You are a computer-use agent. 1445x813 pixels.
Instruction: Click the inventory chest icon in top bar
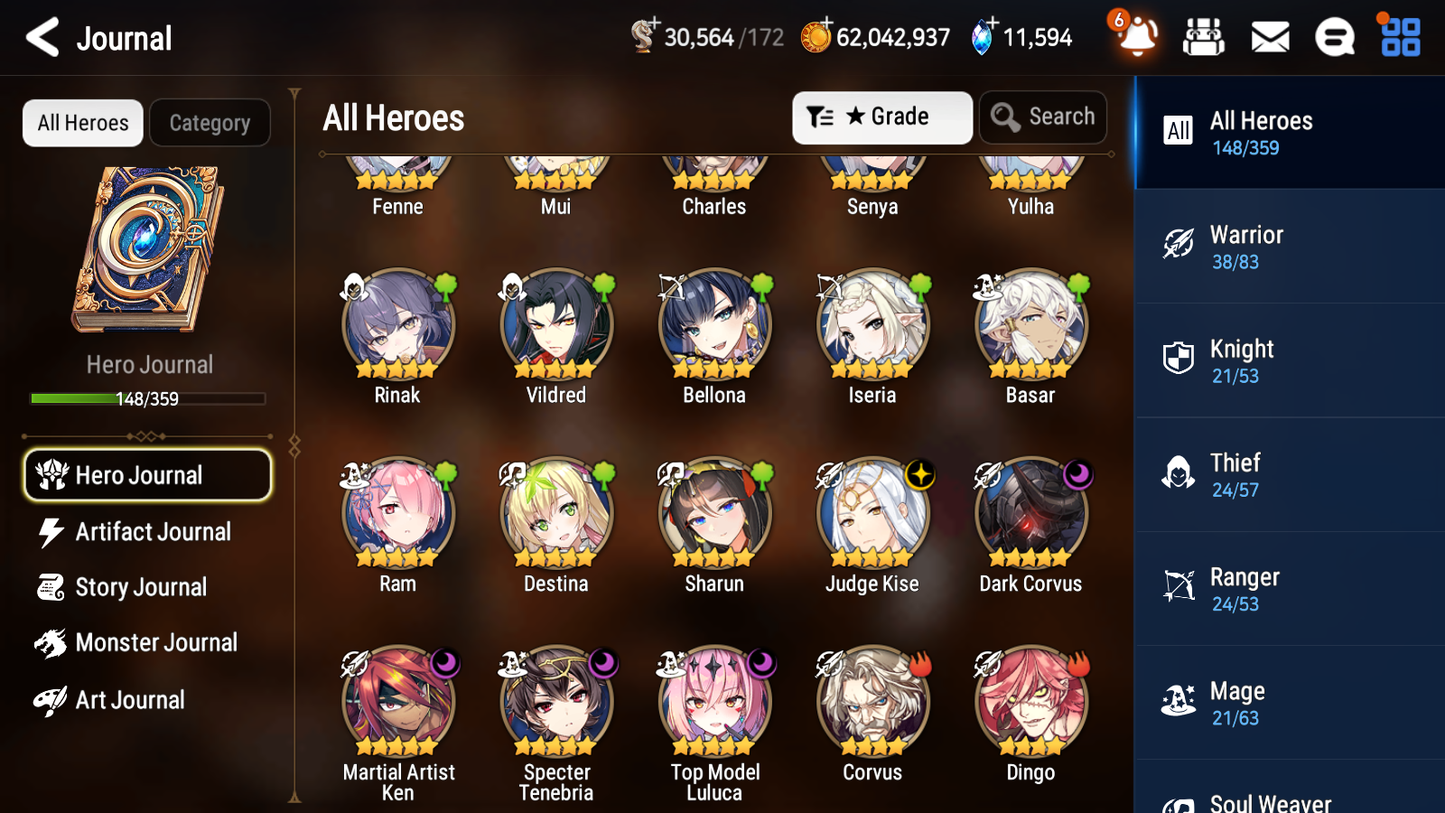1204,36
